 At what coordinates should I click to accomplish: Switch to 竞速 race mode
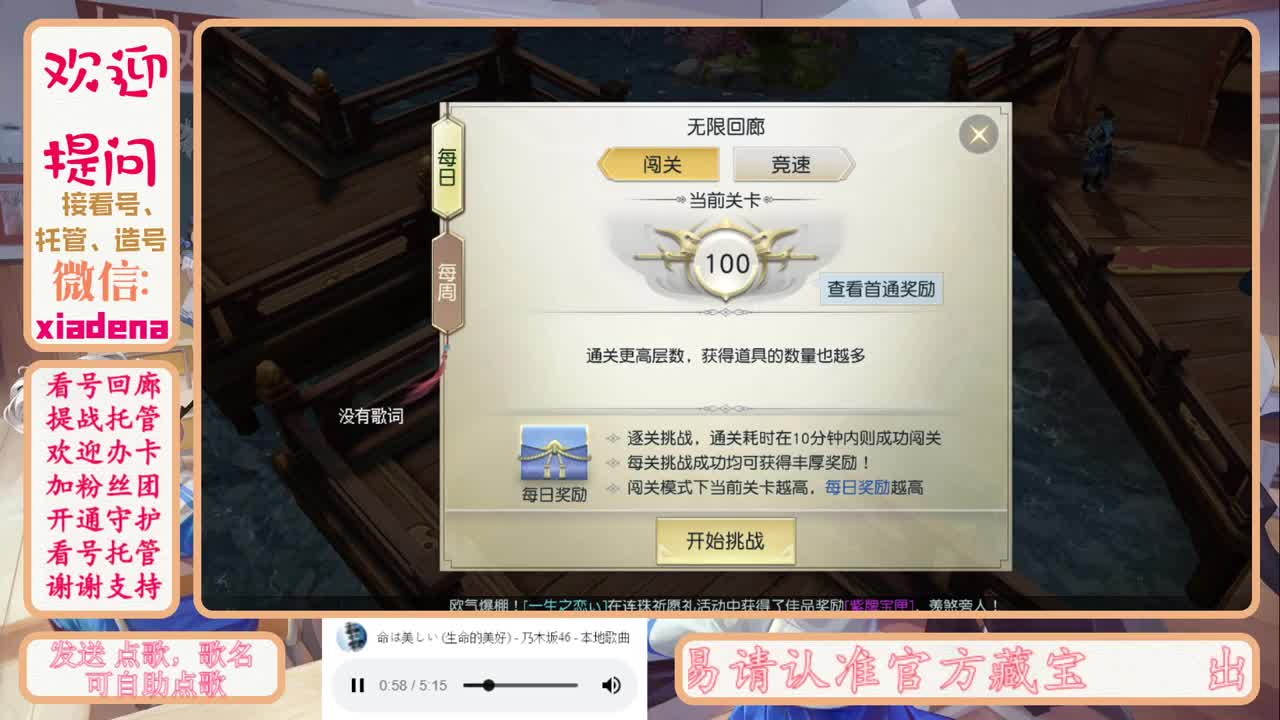pos(793,163)
